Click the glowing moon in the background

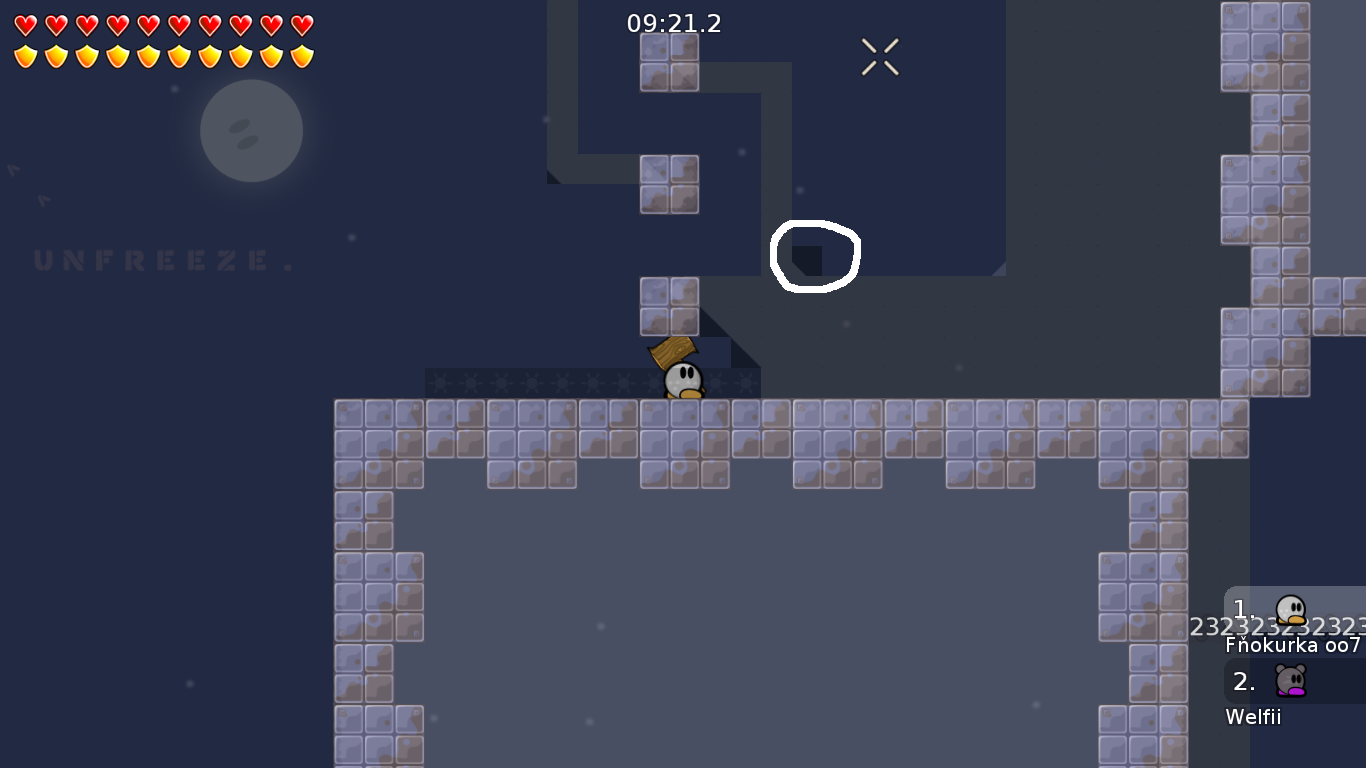(x=251, y=131)
